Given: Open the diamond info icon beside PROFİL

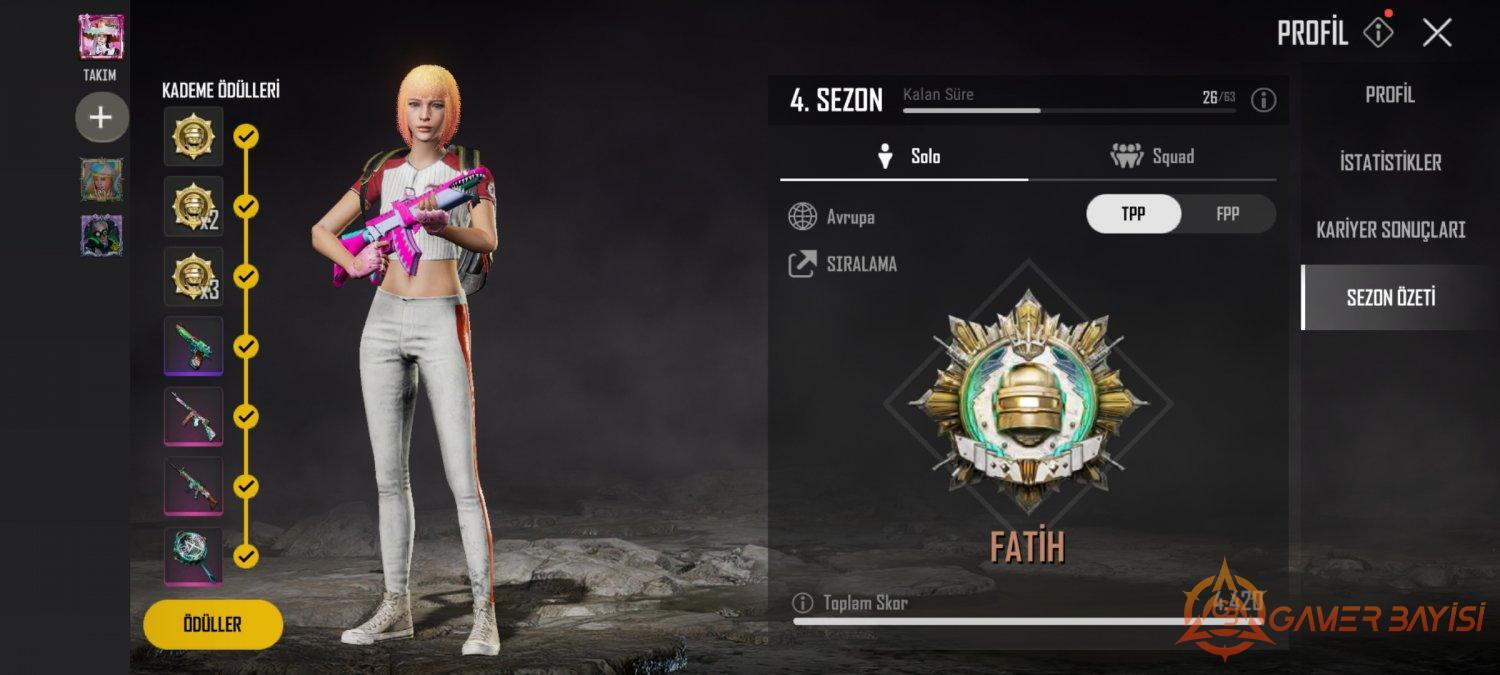Looking at the screenshot, I should 1378,33.
